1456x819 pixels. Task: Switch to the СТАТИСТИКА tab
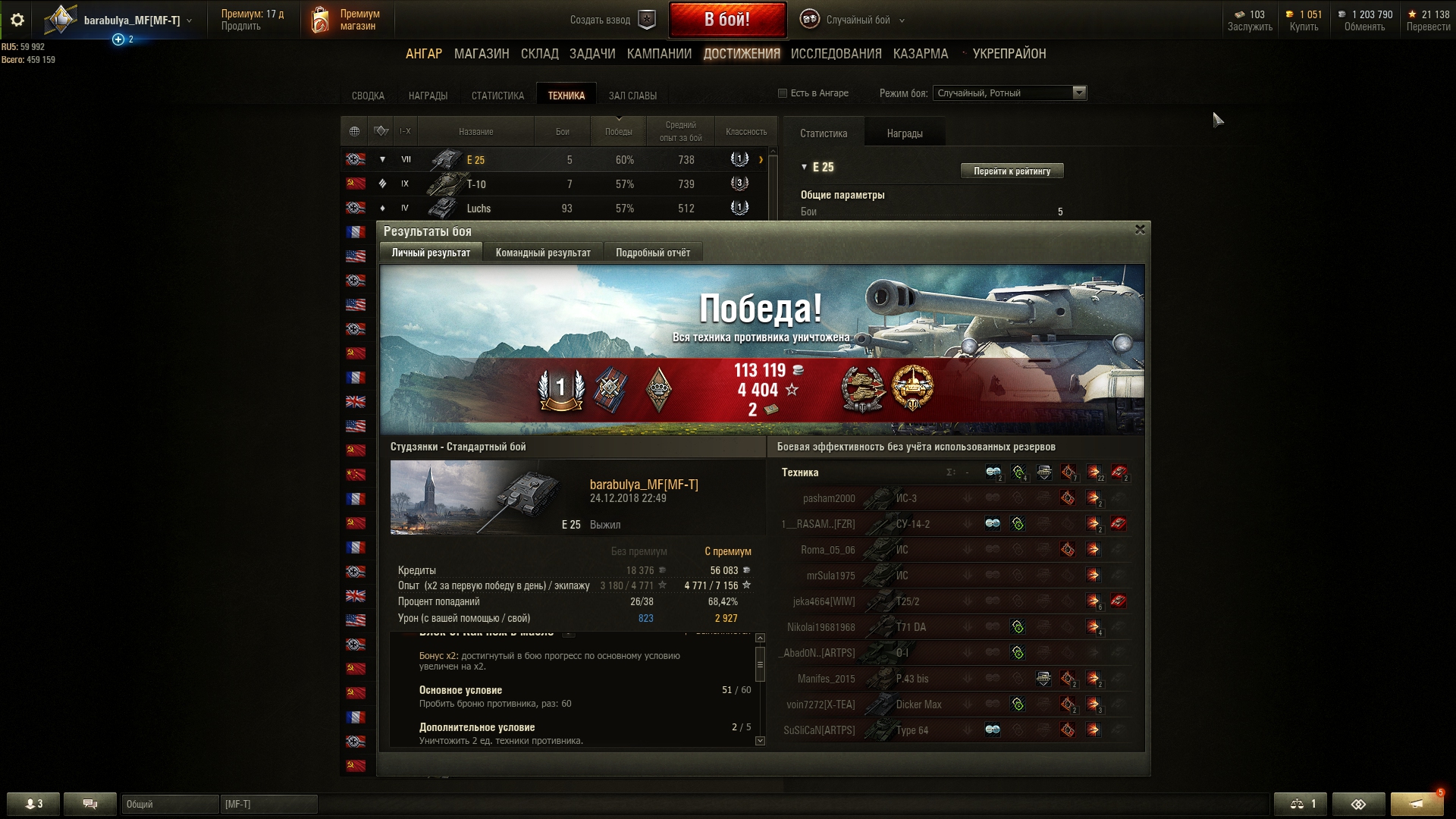coord(497,96)
